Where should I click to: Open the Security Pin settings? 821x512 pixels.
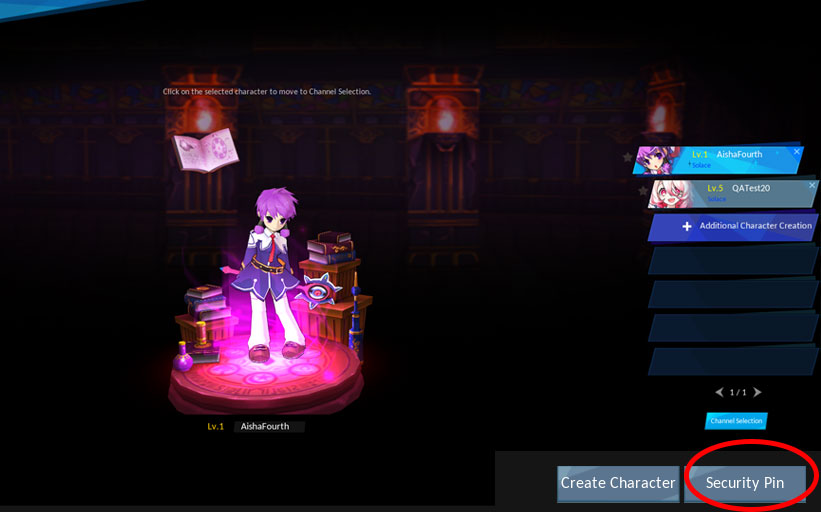click(745, 483)
